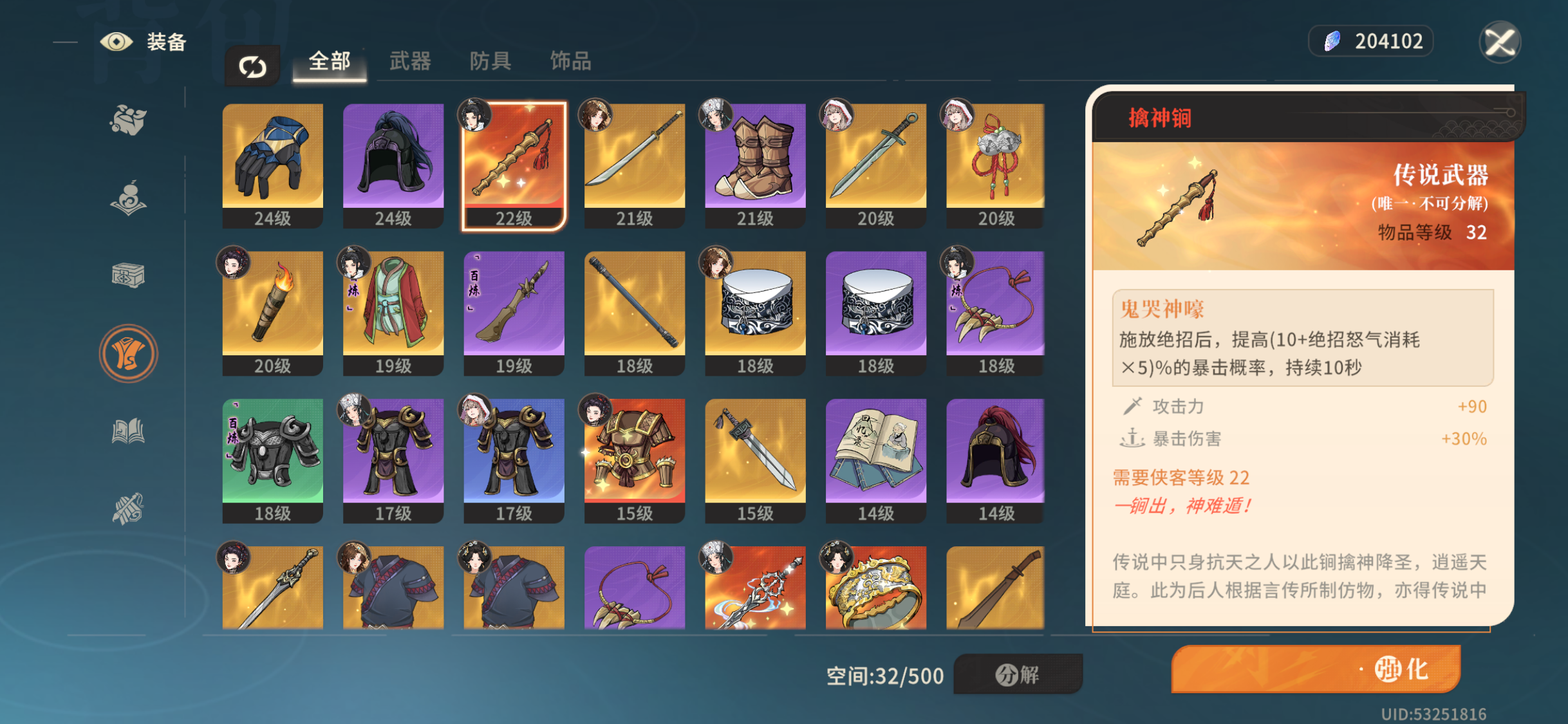Click the refresh sort button
The height and width of the screenshot is (724, 1568).
tap(252, 66)
